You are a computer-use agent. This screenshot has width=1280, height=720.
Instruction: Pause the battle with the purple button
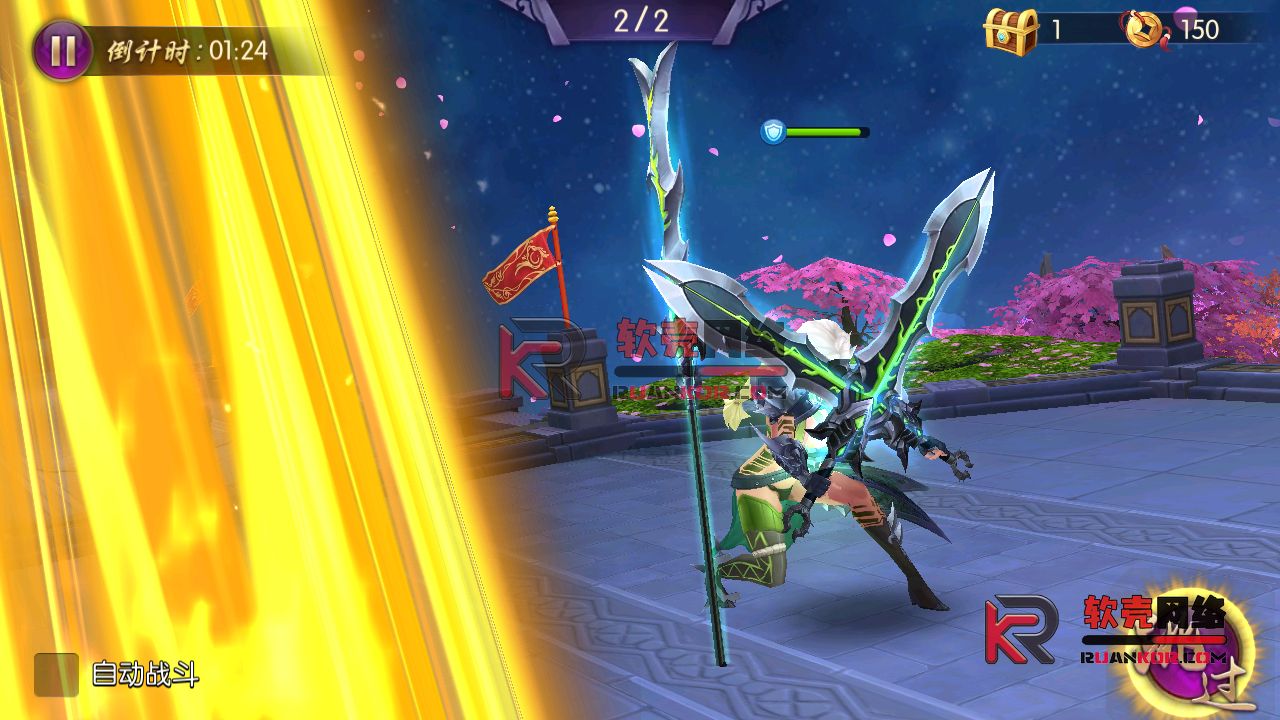(62, 51)
